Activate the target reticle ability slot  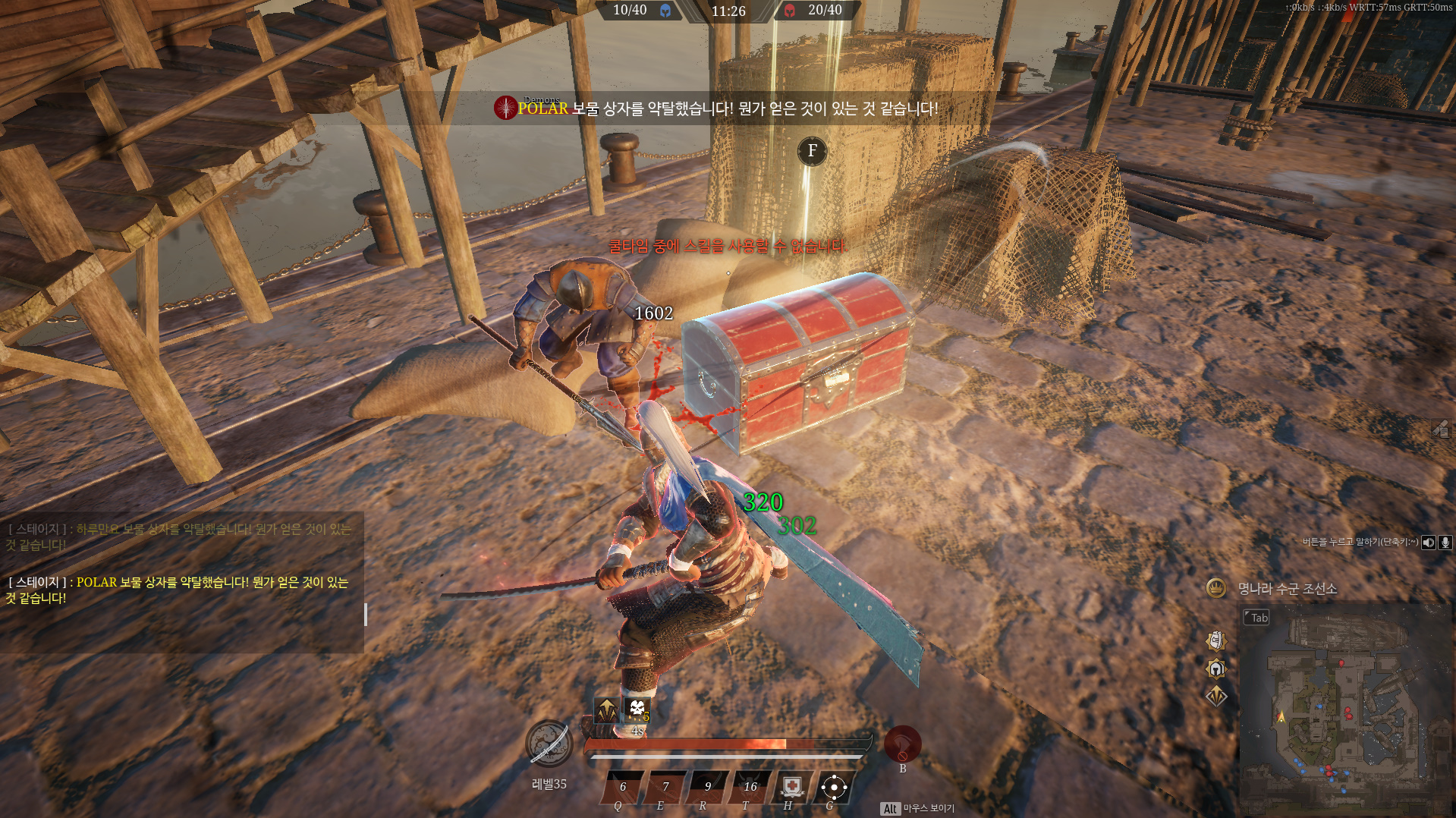tap(834, 787)
